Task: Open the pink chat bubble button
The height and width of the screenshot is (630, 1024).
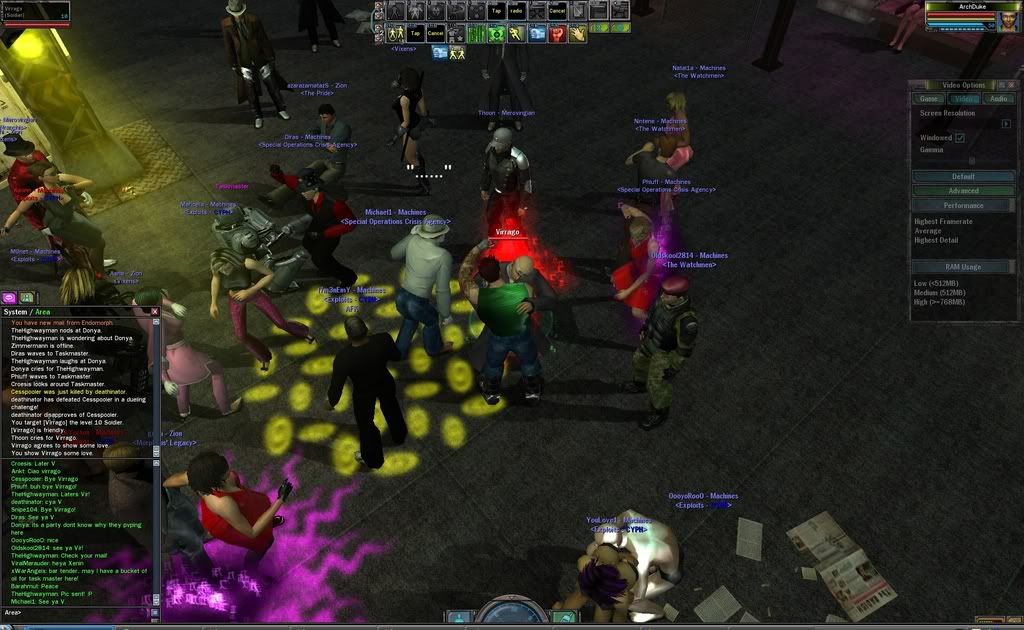Action: [9, 297]
